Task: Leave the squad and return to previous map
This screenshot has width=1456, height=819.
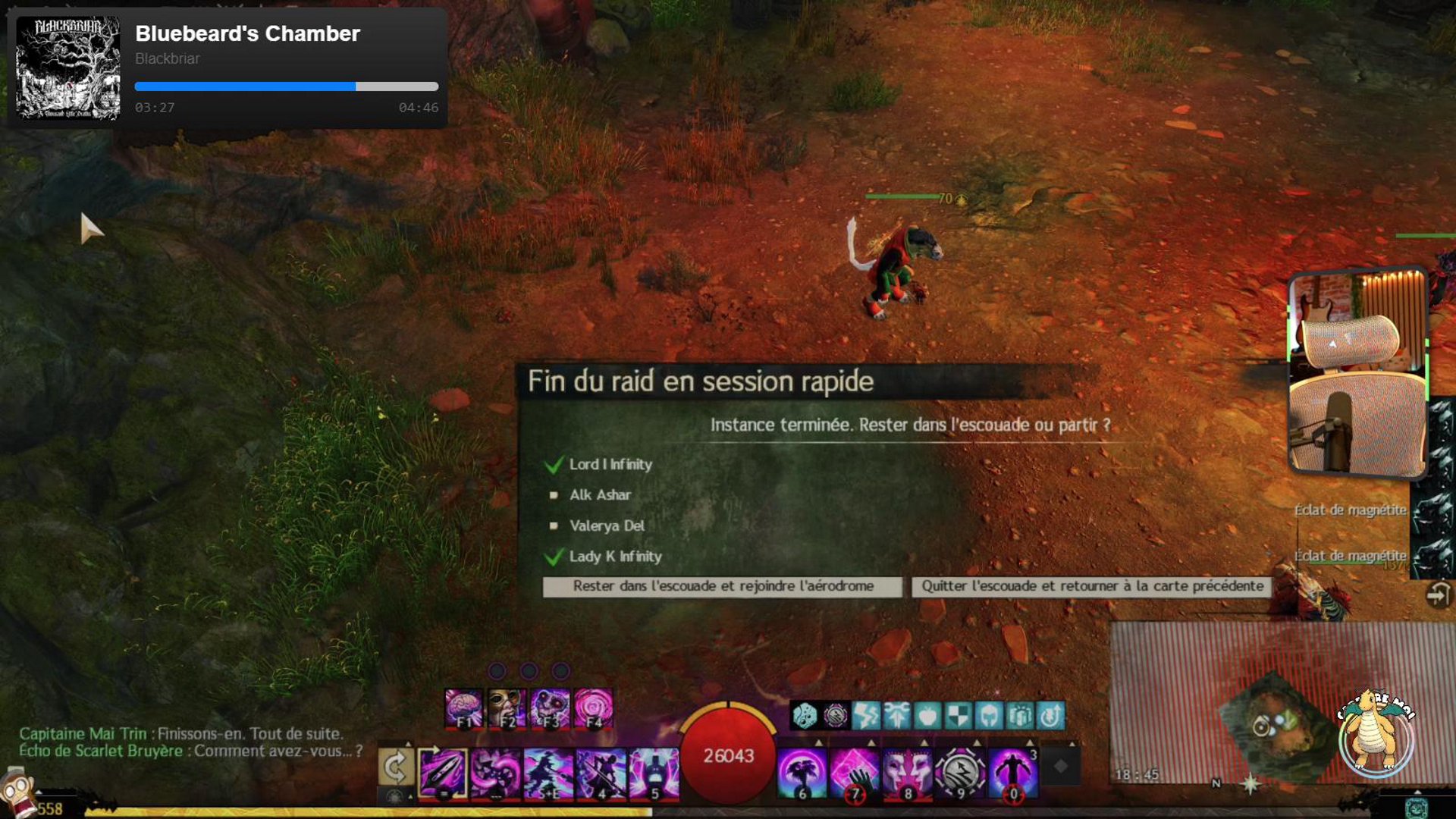Action: [x=1092, y=586]
